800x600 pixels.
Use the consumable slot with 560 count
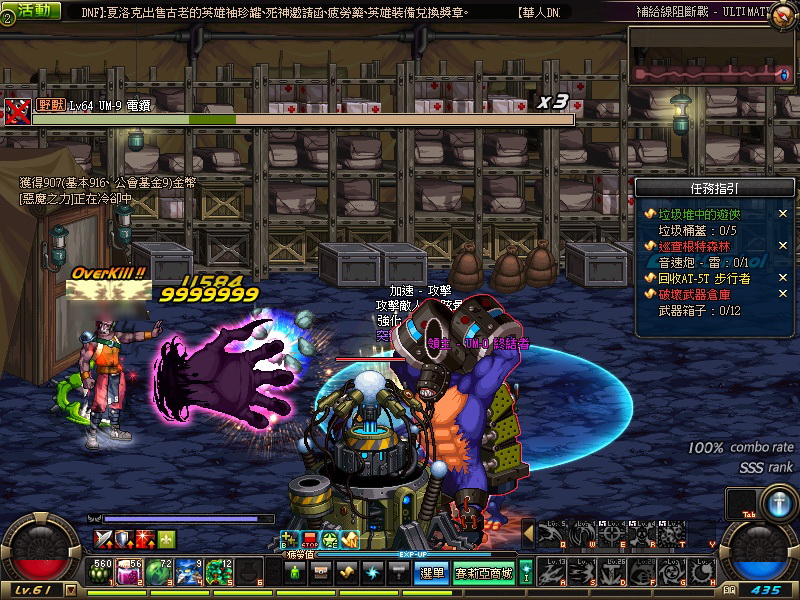coord(101,572)
